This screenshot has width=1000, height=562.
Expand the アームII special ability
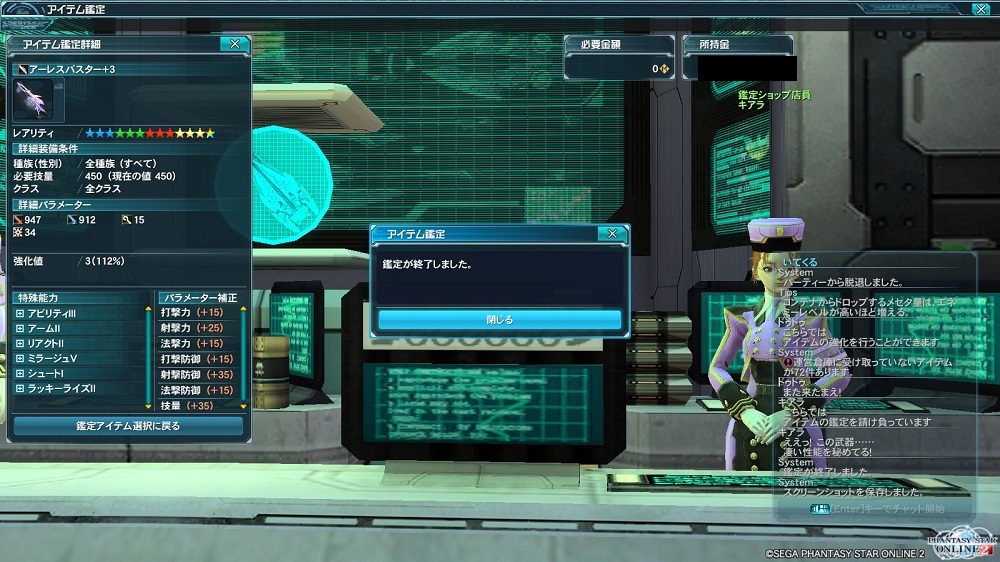pos(20,328)
